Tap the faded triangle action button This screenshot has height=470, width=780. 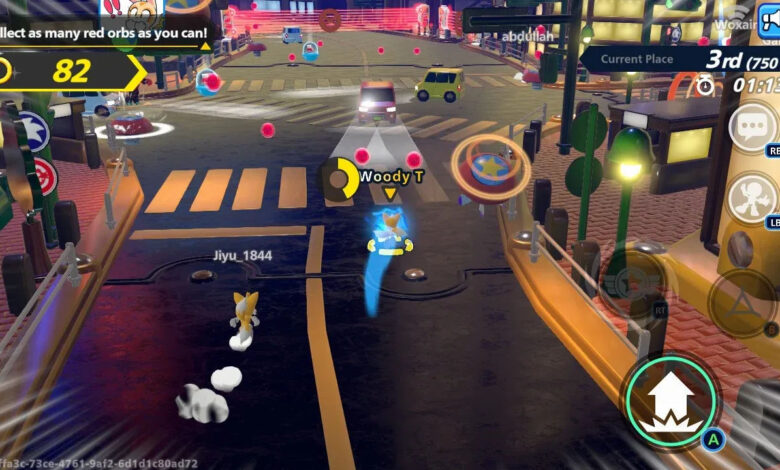pyautogui.click(x=742, y=300)
